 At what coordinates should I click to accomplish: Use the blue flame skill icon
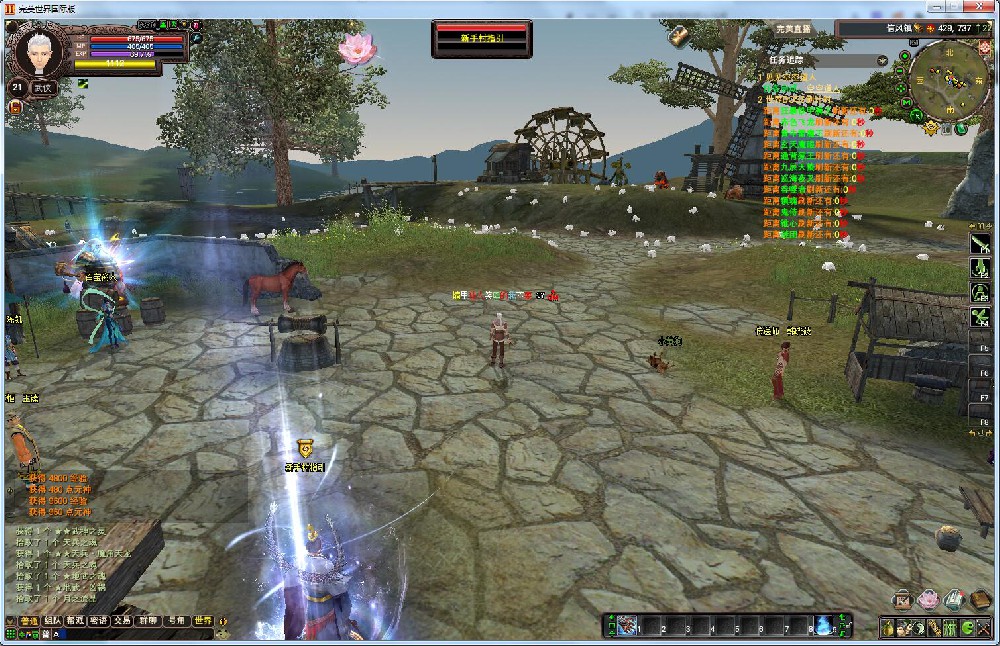(x=823, y=627)
